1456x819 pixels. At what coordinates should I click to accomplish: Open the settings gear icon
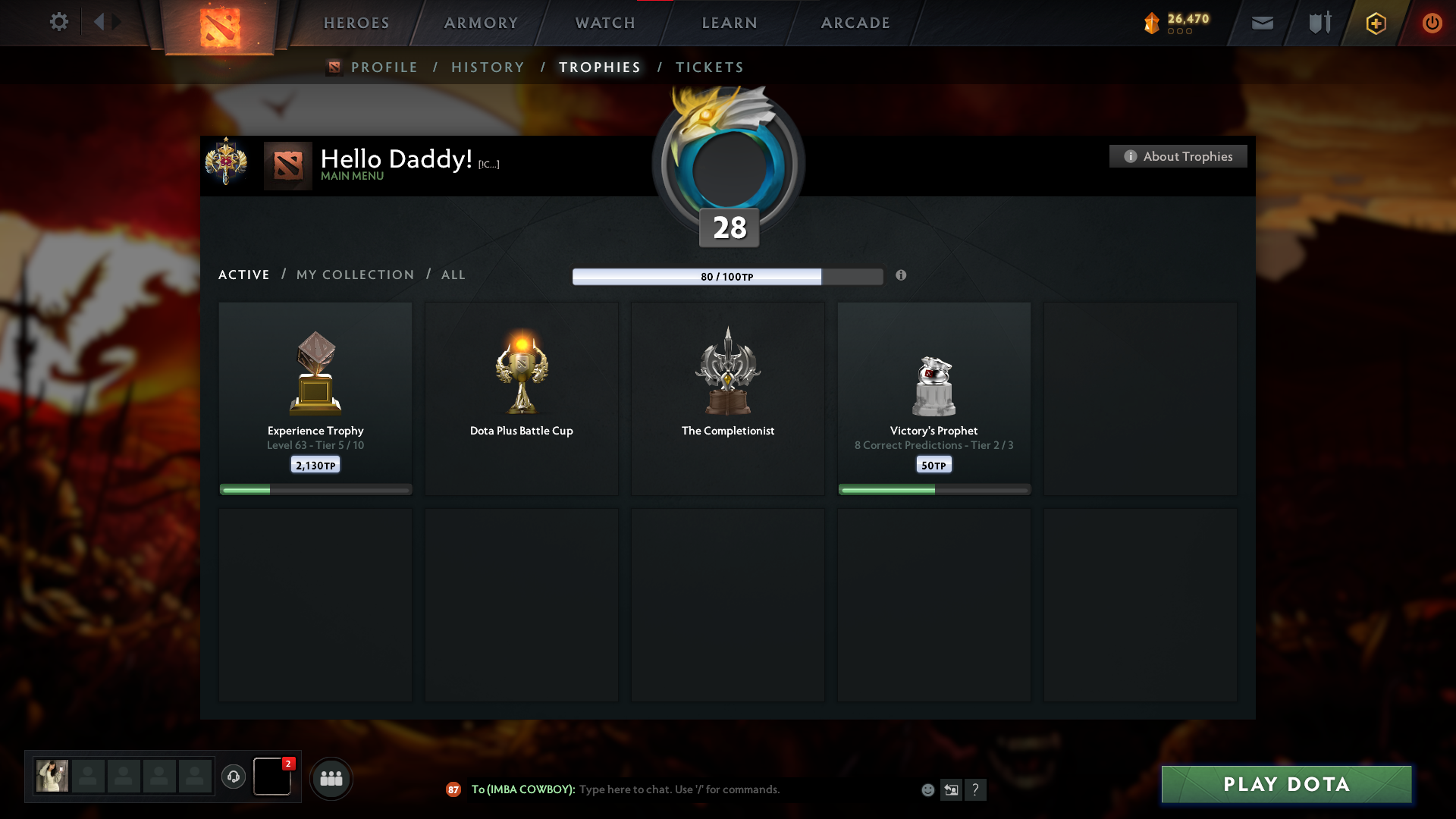pos(59,23)
